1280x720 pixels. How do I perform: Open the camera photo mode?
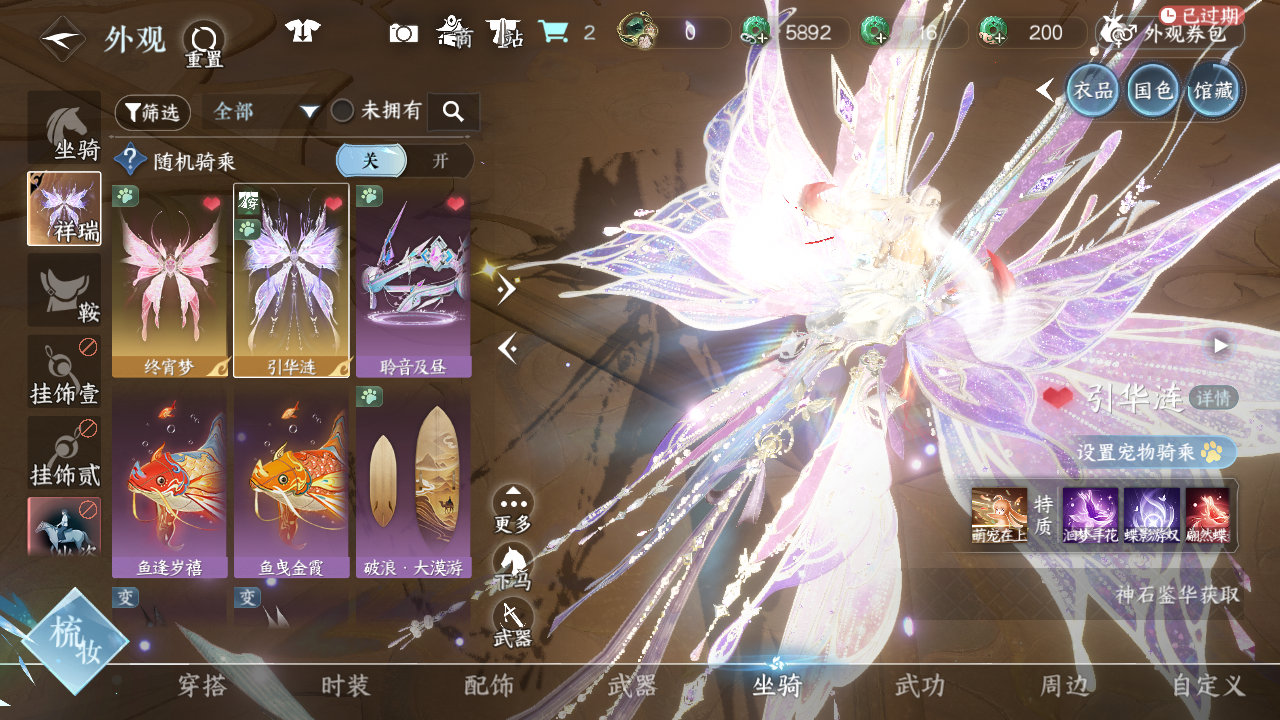pyautogui.click(x=403, y=33)
